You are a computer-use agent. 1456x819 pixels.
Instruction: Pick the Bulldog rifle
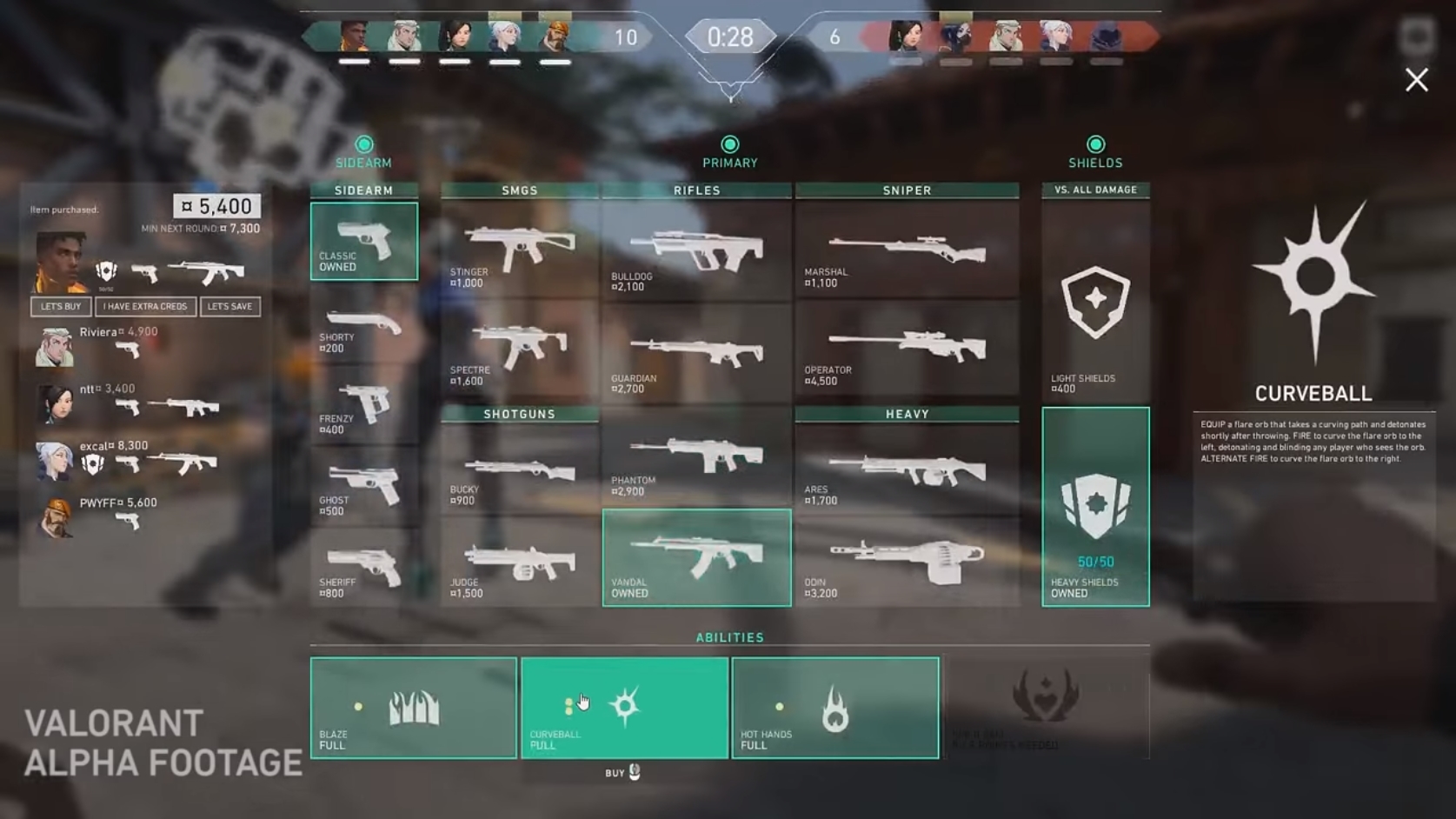click(696, 252)
